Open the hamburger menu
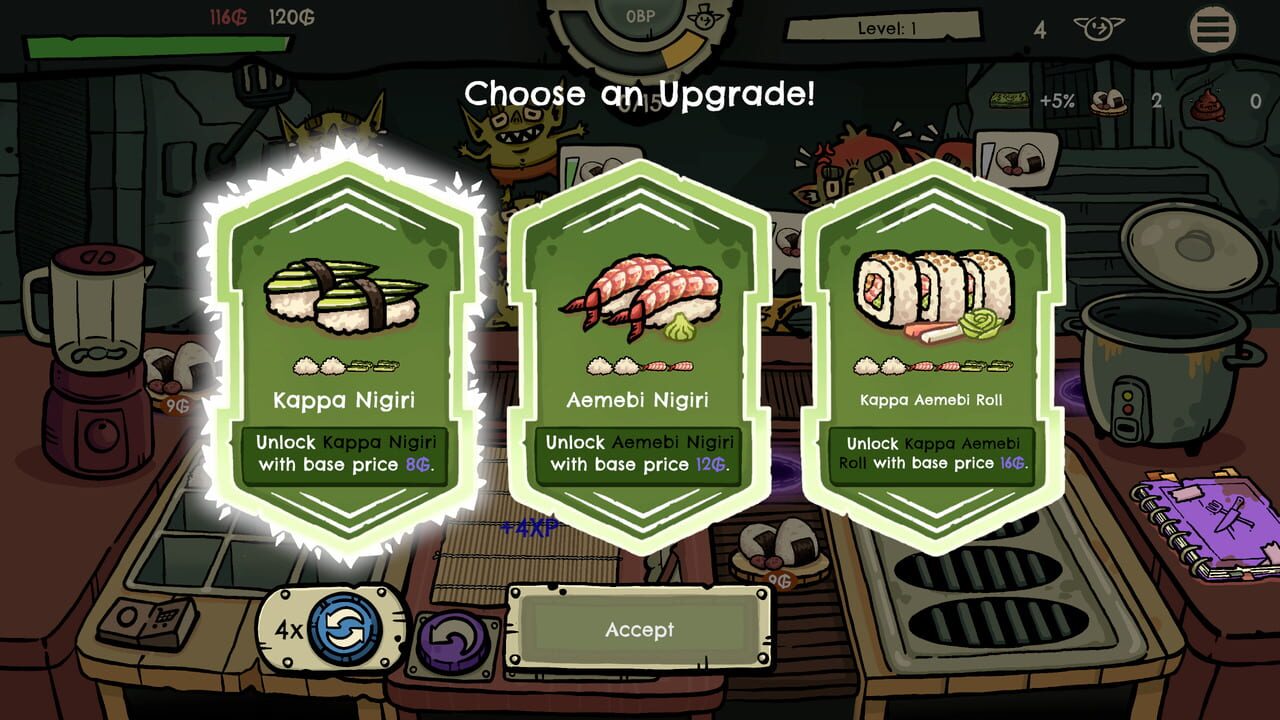This screenshot has height=720, width=1280. (x=1212, y=30)
